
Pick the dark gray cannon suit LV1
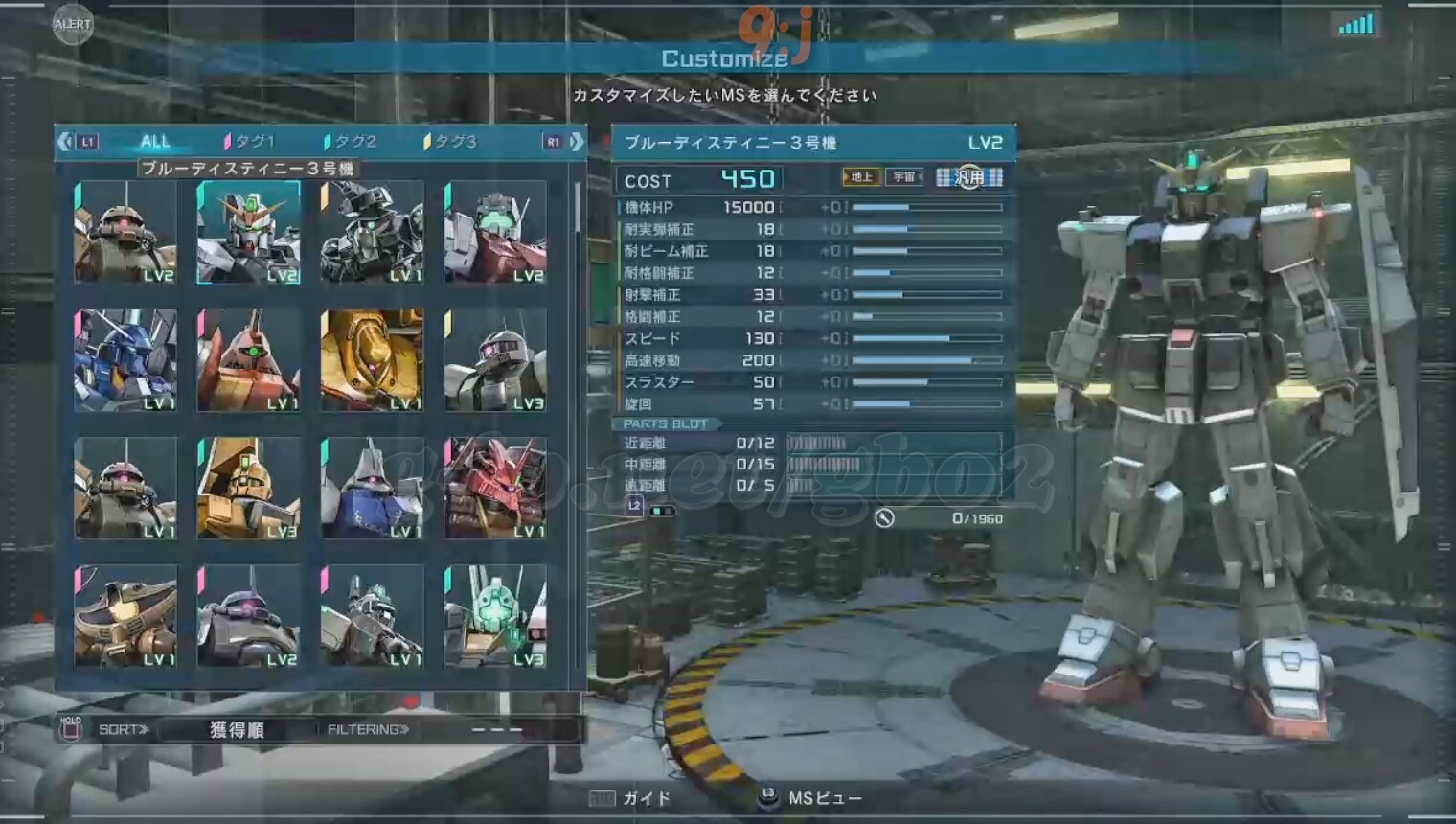372,232
